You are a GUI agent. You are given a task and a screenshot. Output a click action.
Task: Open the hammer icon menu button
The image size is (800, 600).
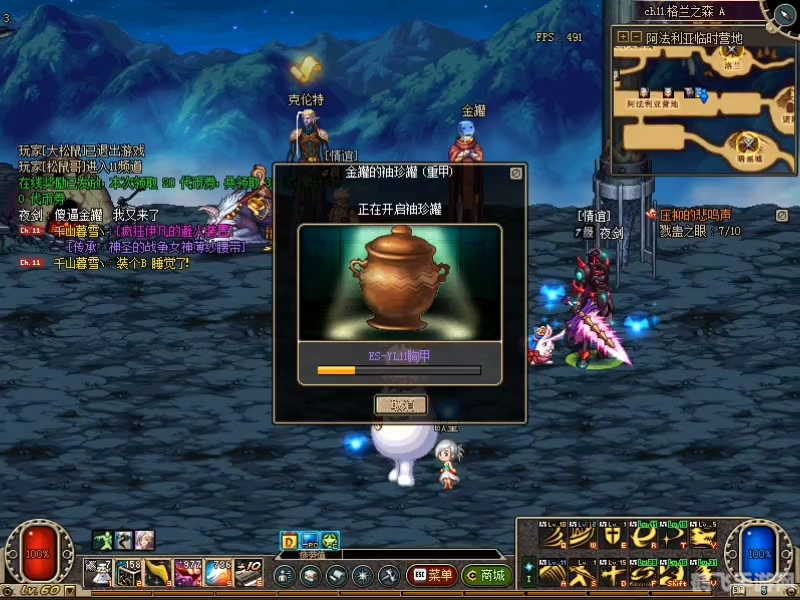tap(388, 576)
